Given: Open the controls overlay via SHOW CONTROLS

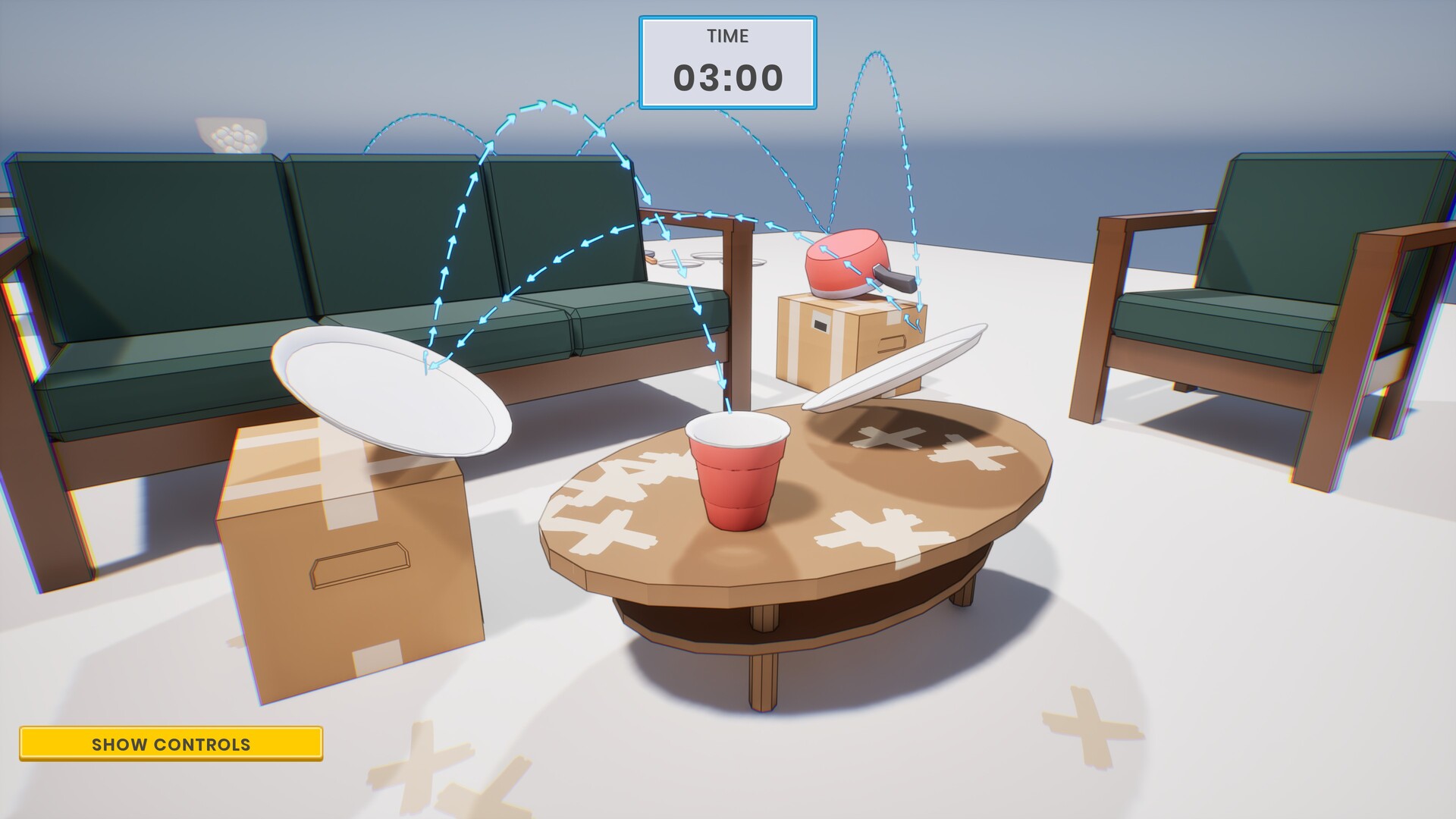Looking at the screenshot, I should click(172, 744).
